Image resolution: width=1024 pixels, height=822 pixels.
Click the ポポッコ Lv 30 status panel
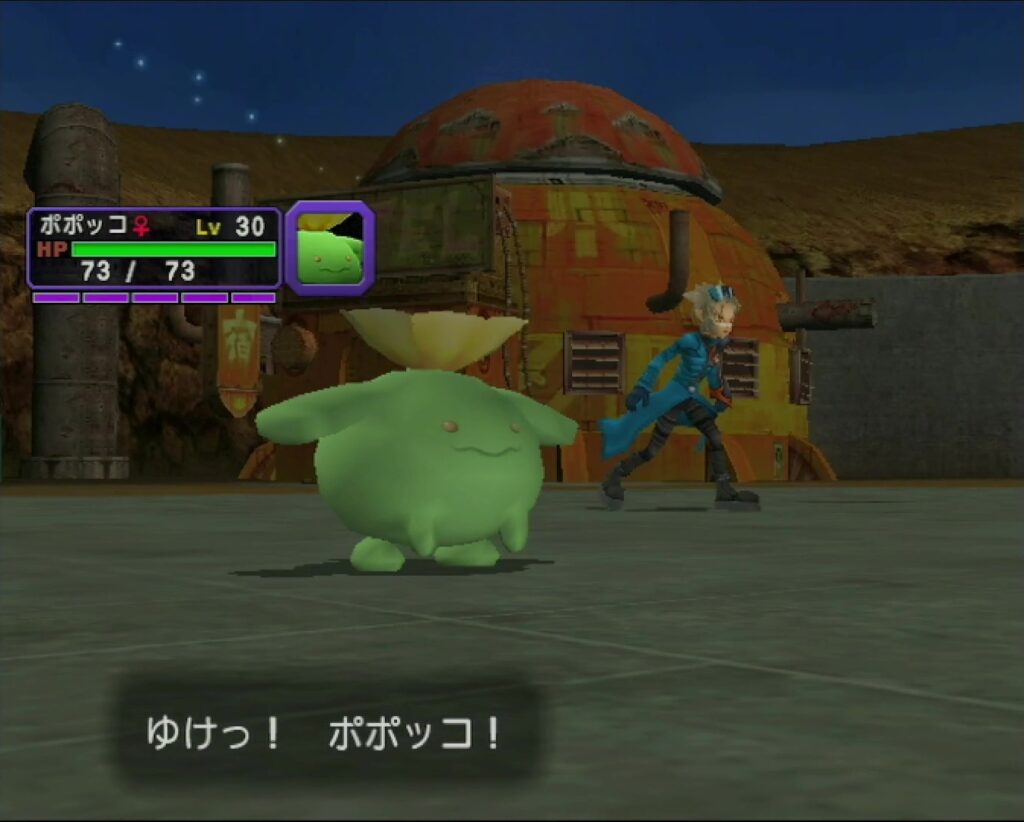(154, 248)
